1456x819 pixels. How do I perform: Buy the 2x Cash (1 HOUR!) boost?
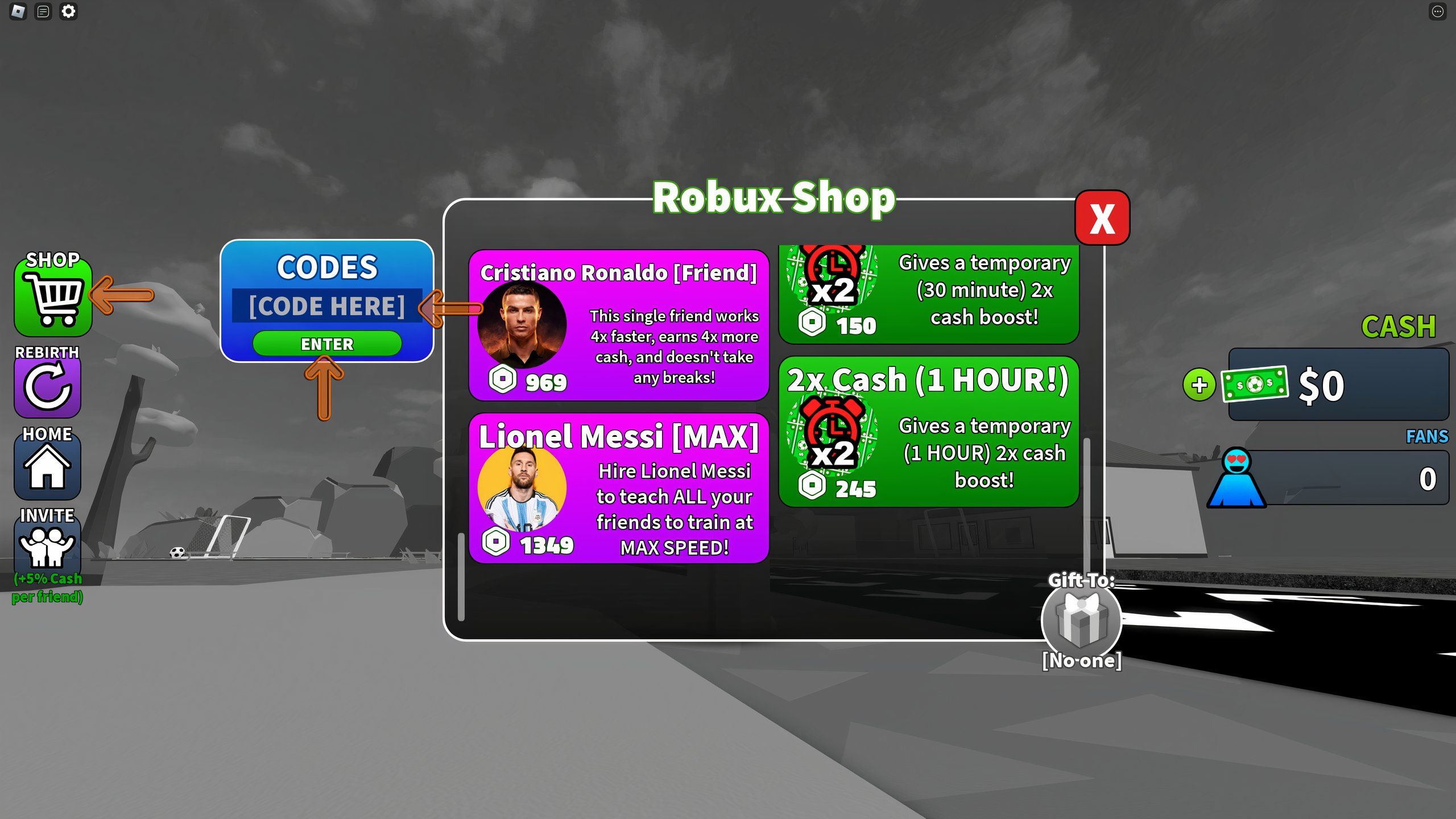pos(930,432)
